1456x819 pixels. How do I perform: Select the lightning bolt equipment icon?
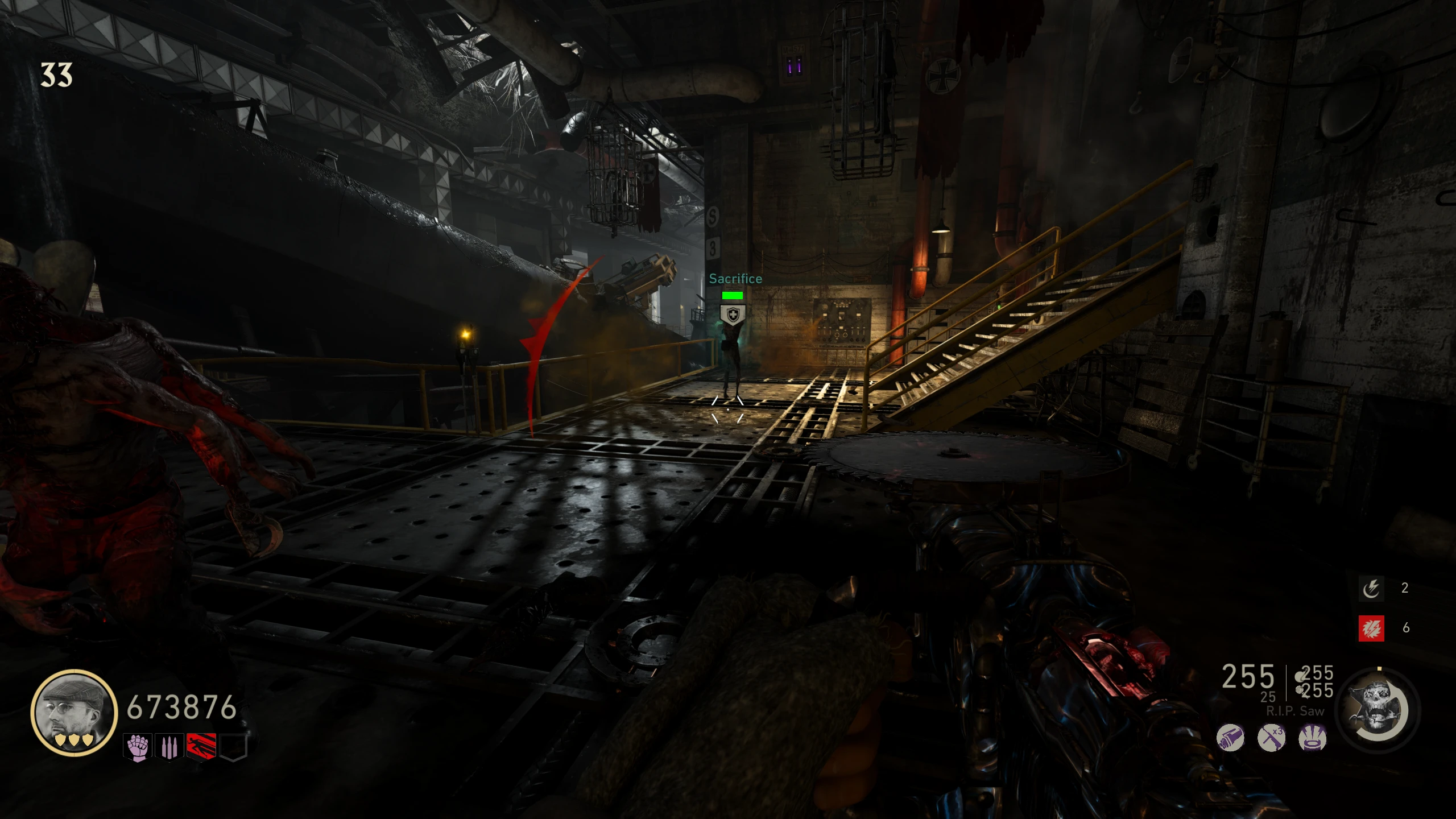tap(1371, 588)
